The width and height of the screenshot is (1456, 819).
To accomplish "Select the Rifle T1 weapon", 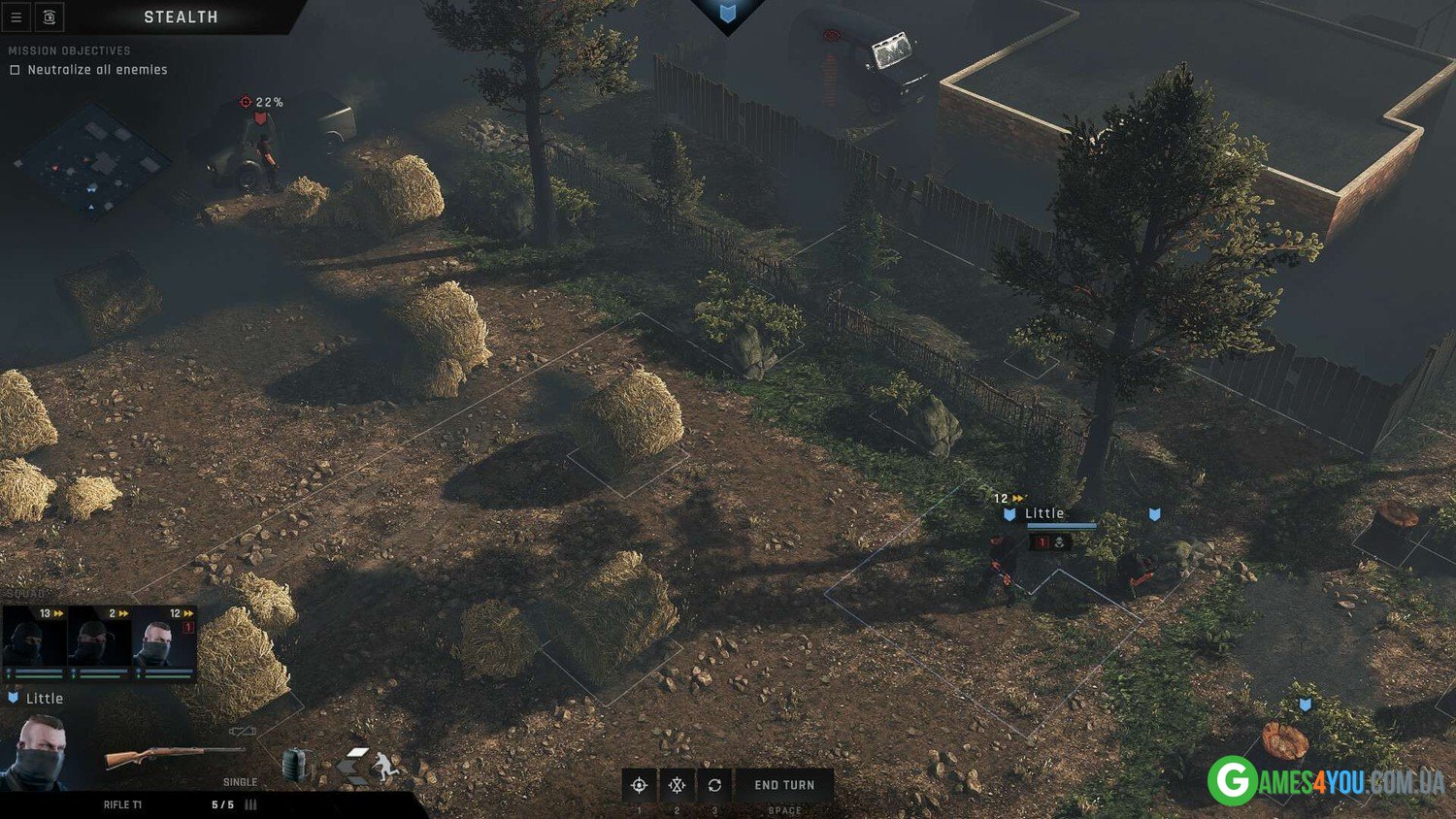I will pos(173,755).
